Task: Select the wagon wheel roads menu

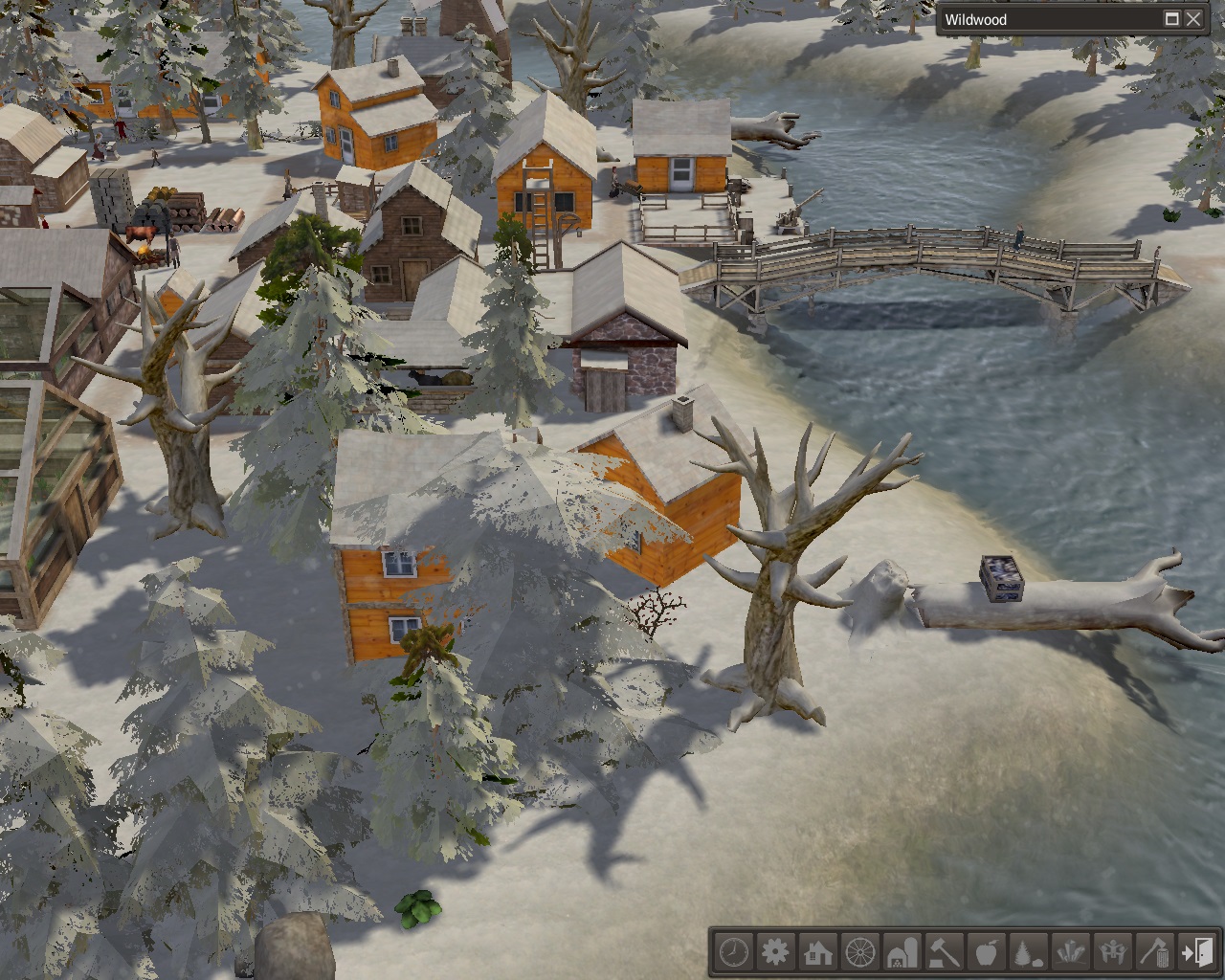Action: click(860, 952)
